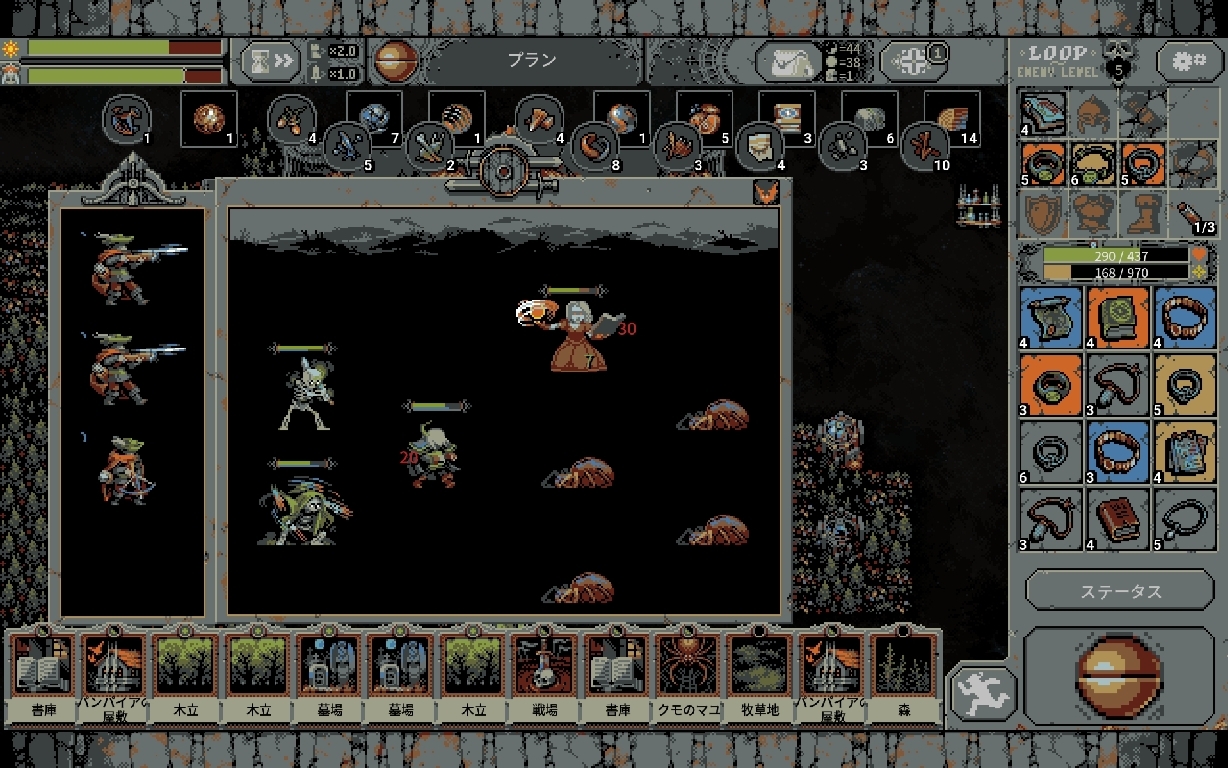The width and height of the screenshot is (1228, 768).
Task: Open the ステータス status panel
Action: coord(1120,591)
